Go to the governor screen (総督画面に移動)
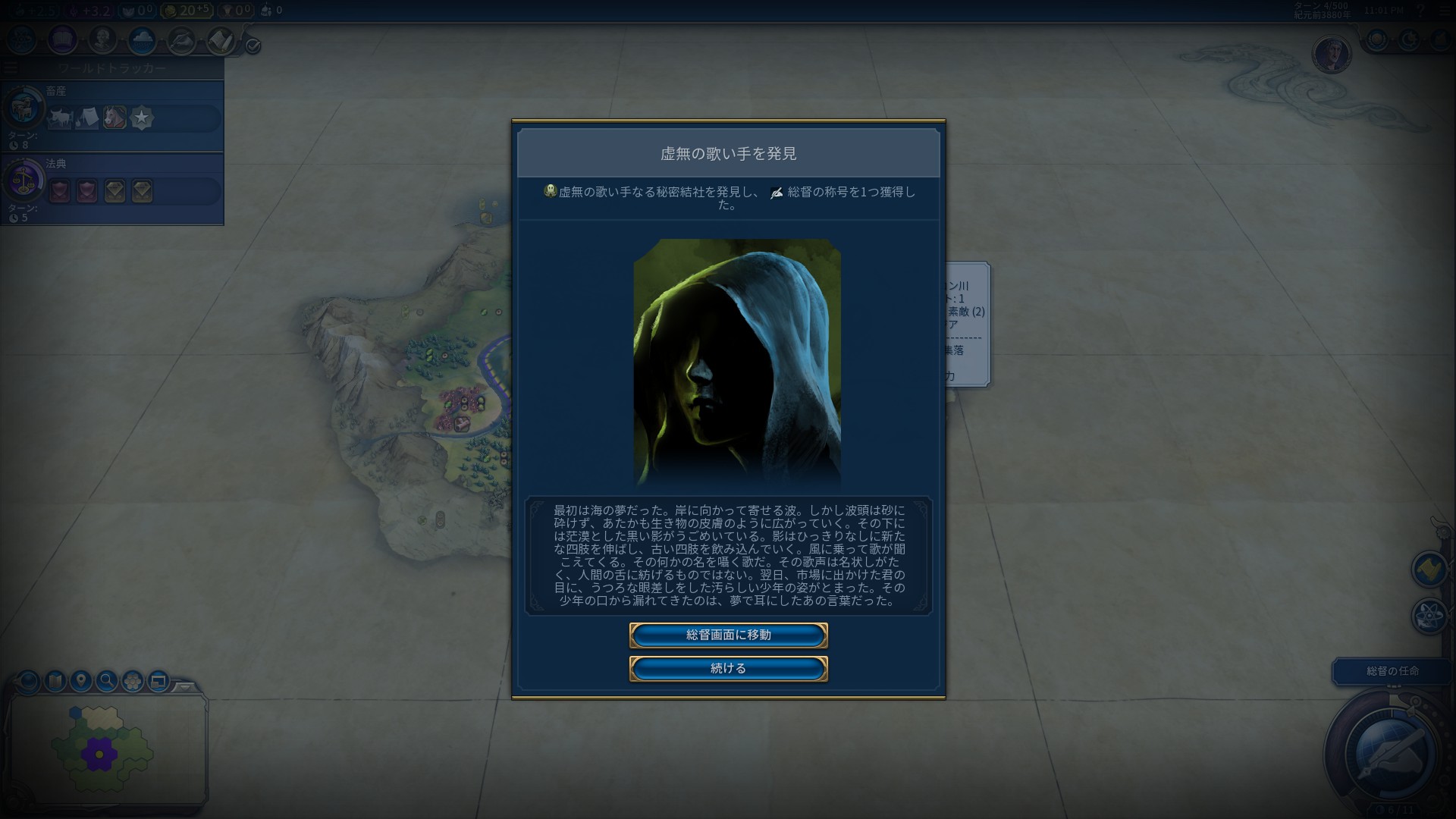Screen dimensions: 1456x819 tap(728, 635)
